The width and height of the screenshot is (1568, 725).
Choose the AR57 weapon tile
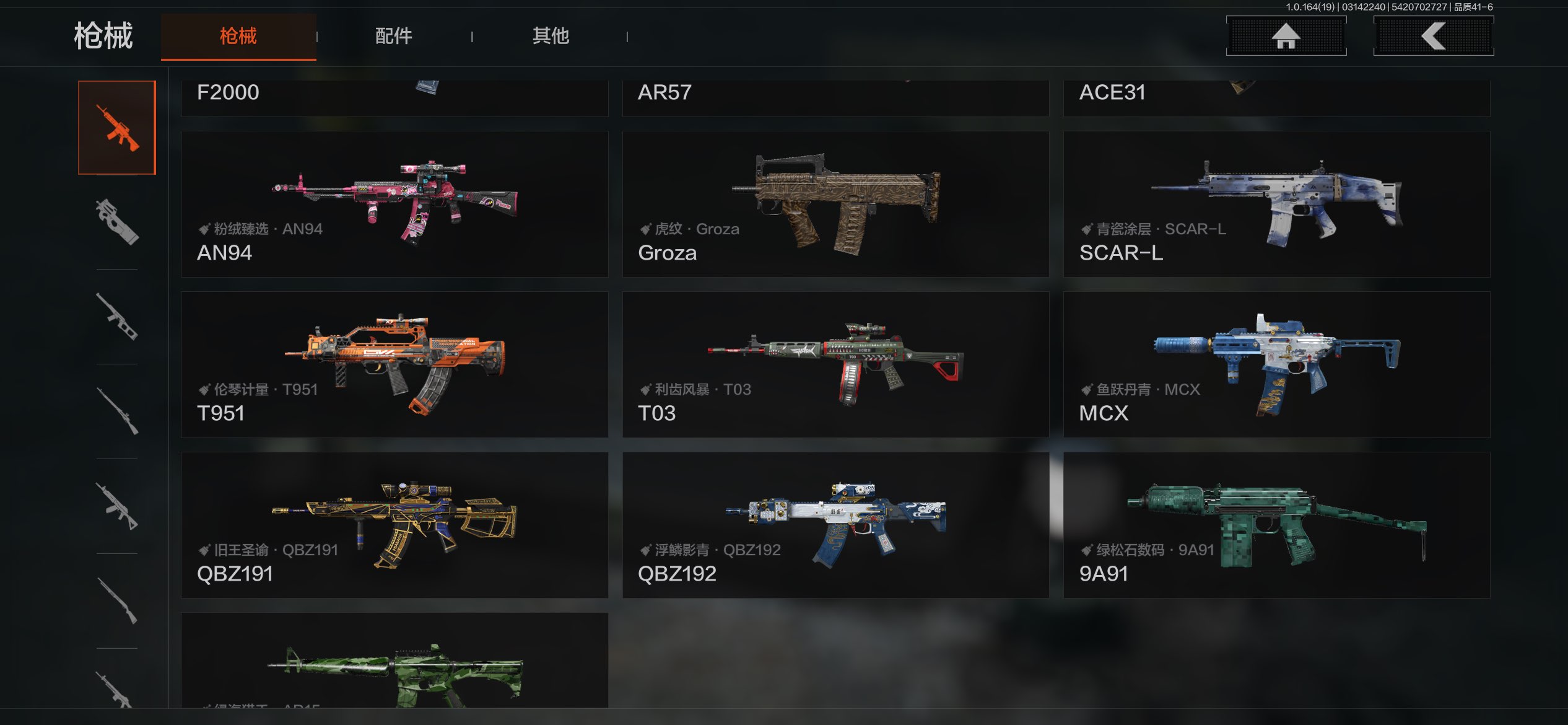[x=835, y=97]
